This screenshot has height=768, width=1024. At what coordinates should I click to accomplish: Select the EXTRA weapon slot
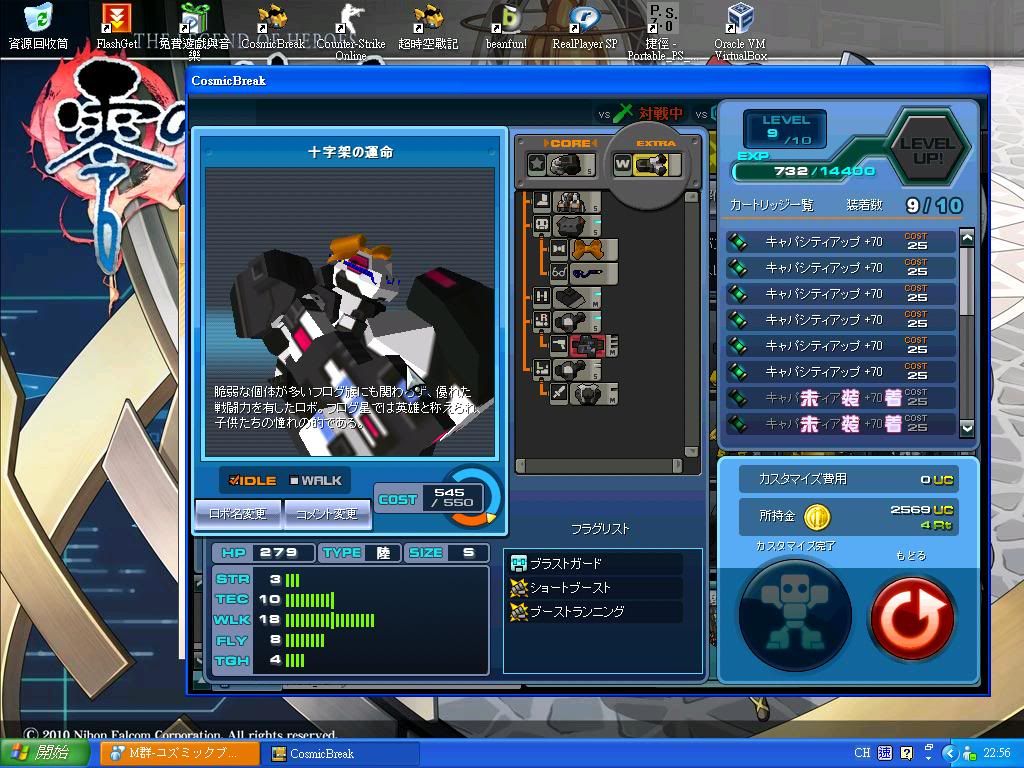point(647,164)
